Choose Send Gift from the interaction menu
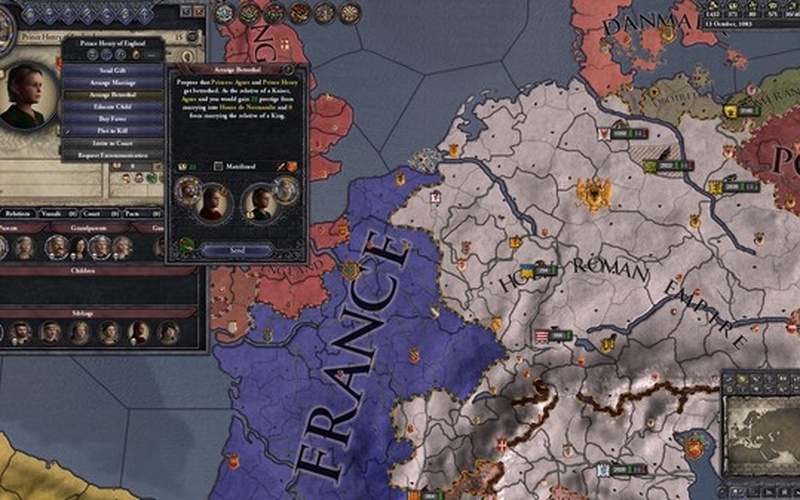The image size is (800, 500). [113, 70]
